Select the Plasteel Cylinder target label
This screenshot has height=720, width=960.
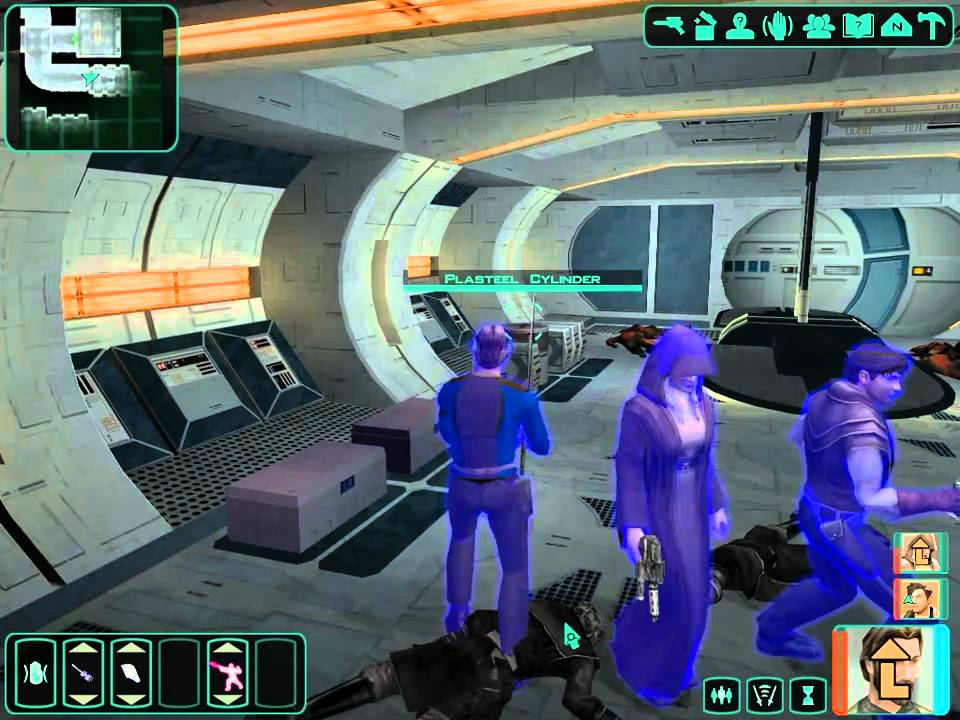click(524, 279)
